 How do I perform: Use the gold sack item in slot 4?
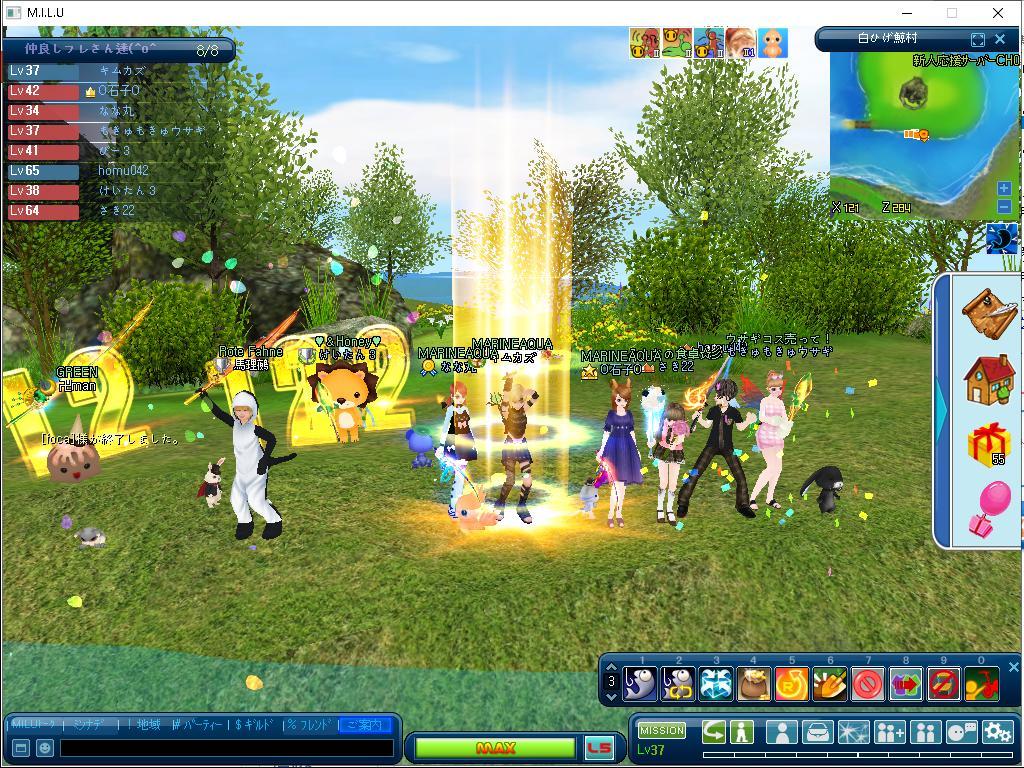[754, 684]
